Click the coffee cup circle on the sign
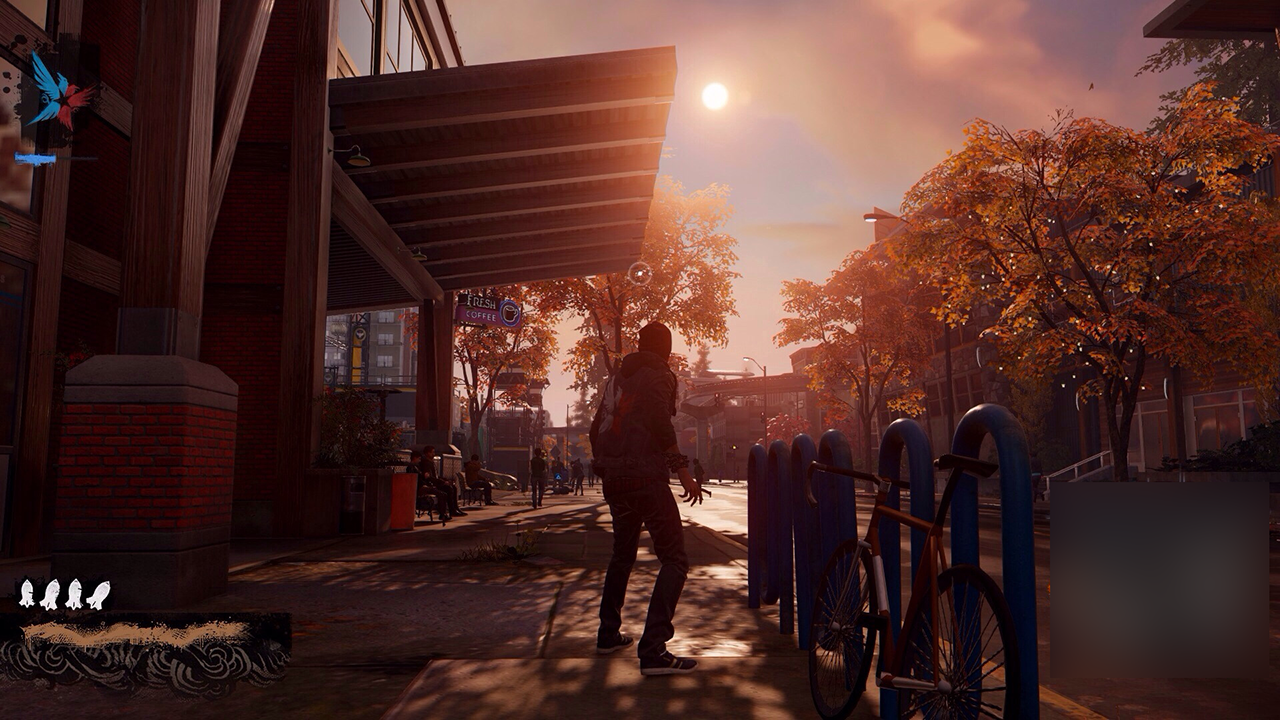1280x720 pixels. coord(509,312)
